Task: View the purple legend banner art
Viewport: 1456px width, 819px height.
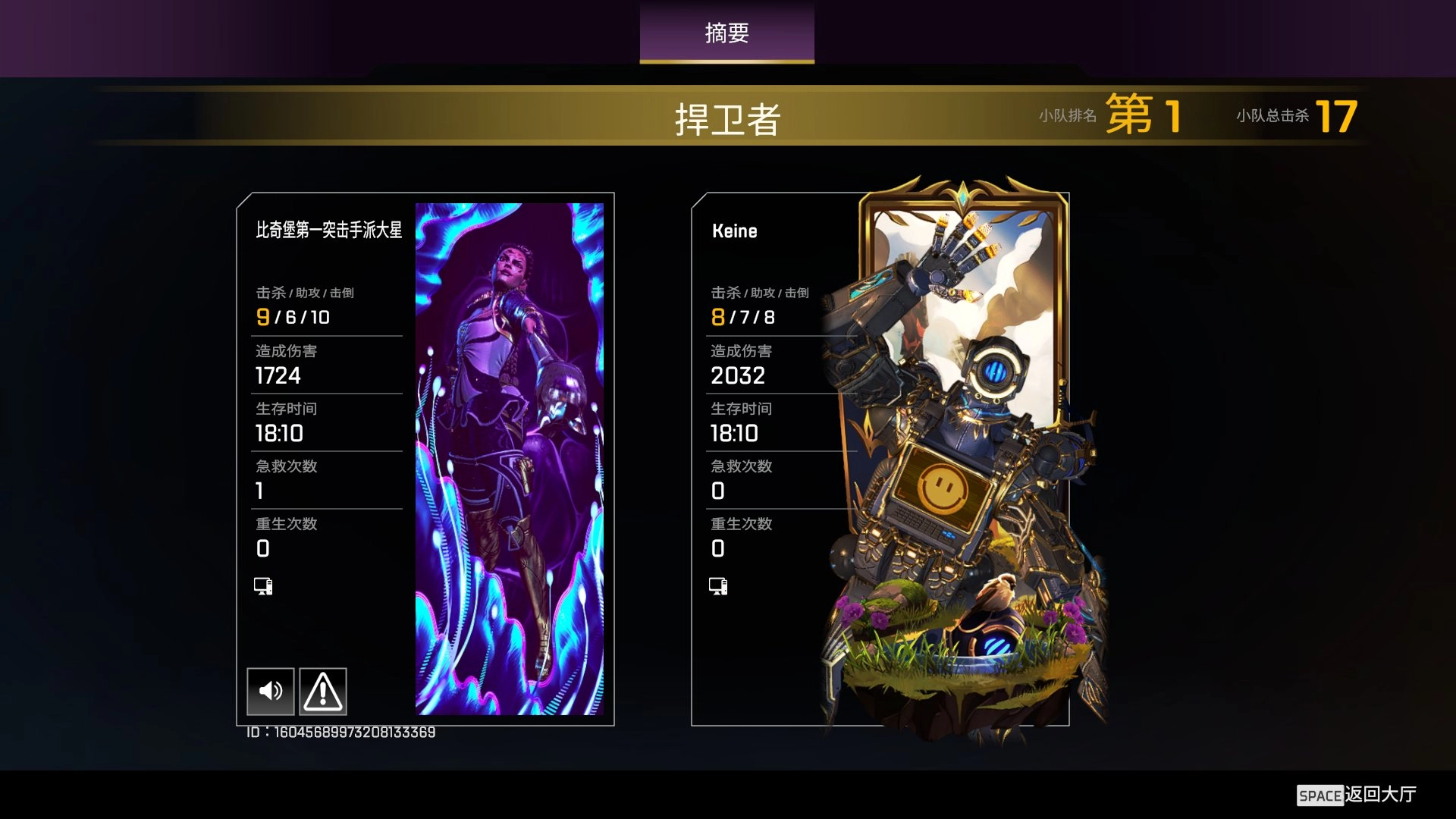Action: coord(510,458)
